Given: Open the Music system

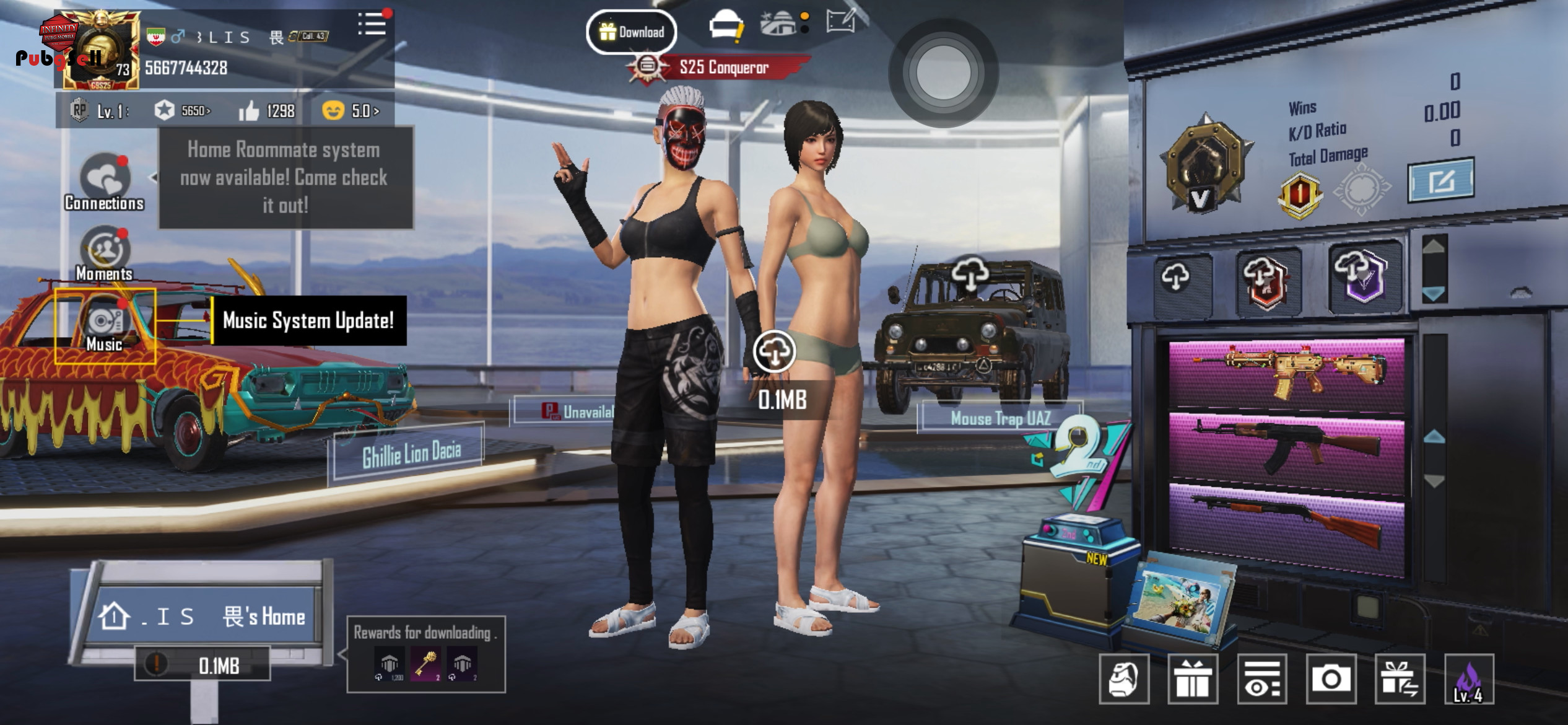Looking at the screenshot, I should [105, 326].
